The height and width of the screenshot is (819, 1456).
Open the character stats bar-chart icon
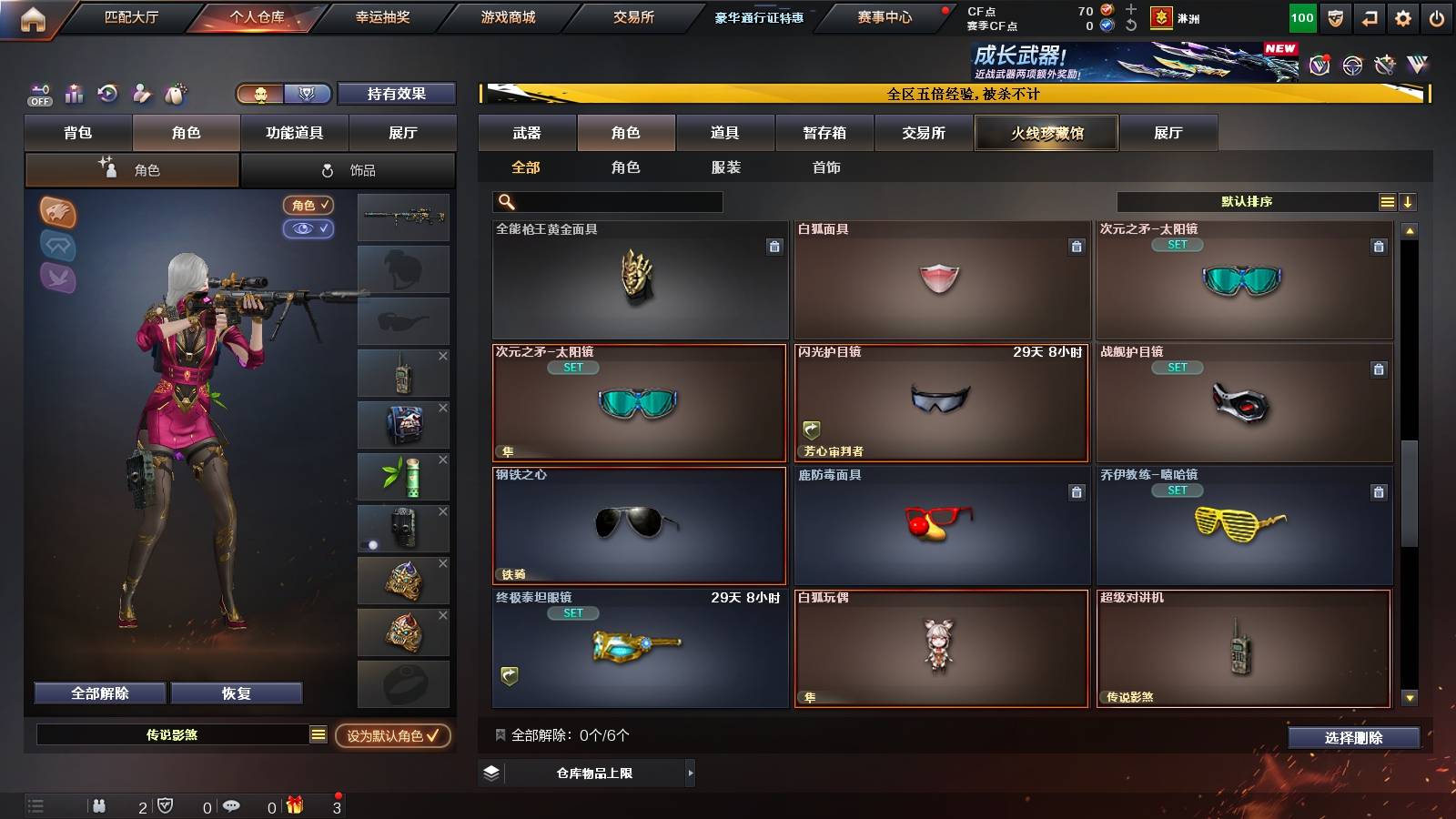pyautogui.click(x=74, y=94)
